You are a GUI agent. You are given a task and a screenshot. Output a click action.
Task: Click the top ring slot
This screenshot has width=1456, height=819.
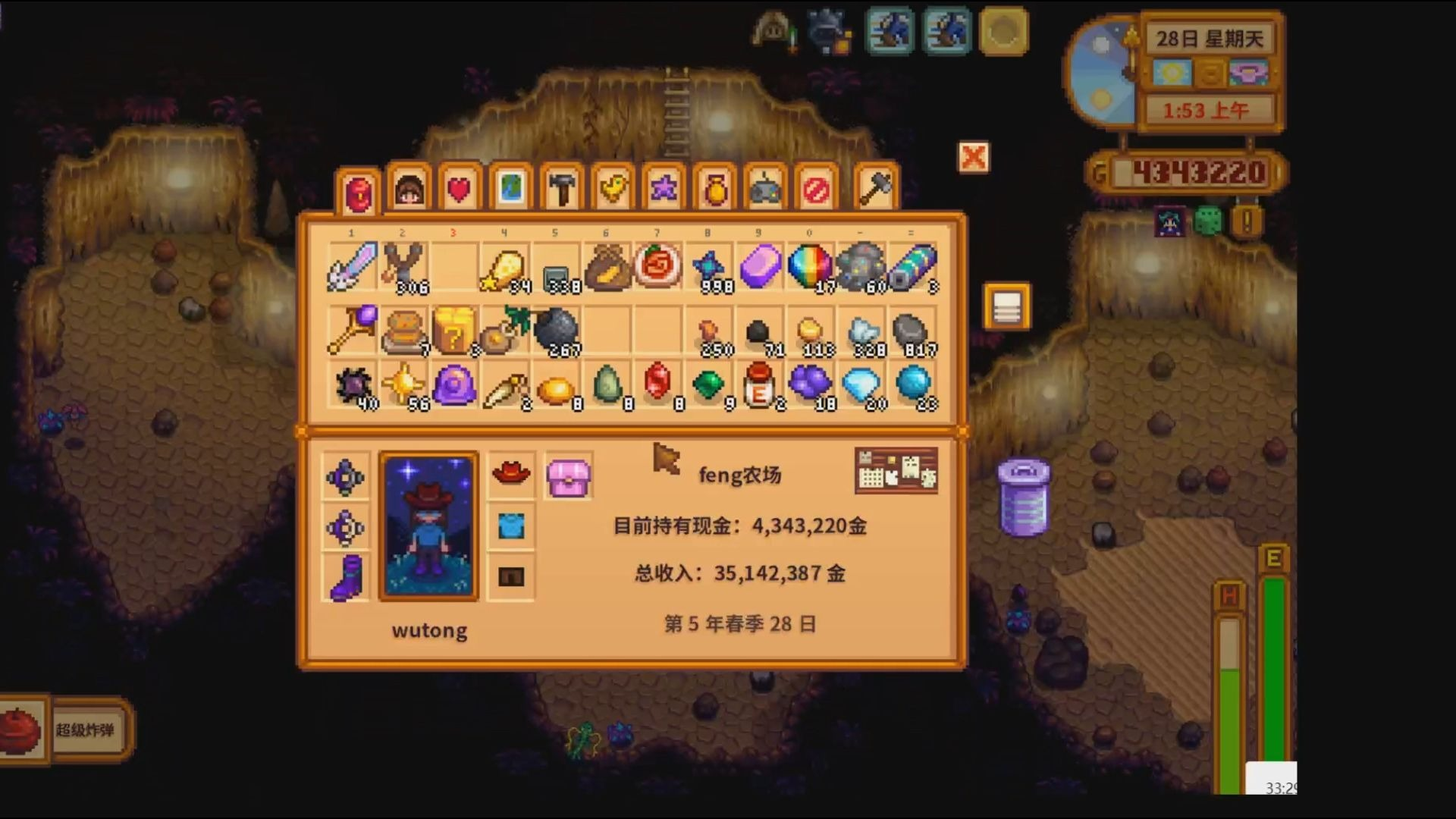(x=346, y=476)
